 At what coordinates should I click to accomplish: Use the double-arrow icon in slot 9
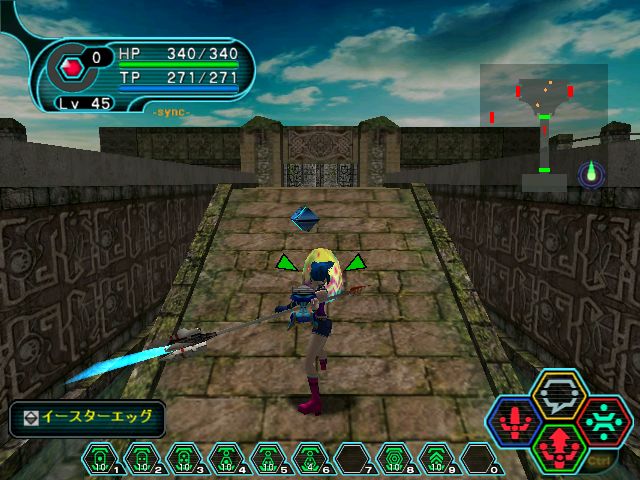click(437, 458)
